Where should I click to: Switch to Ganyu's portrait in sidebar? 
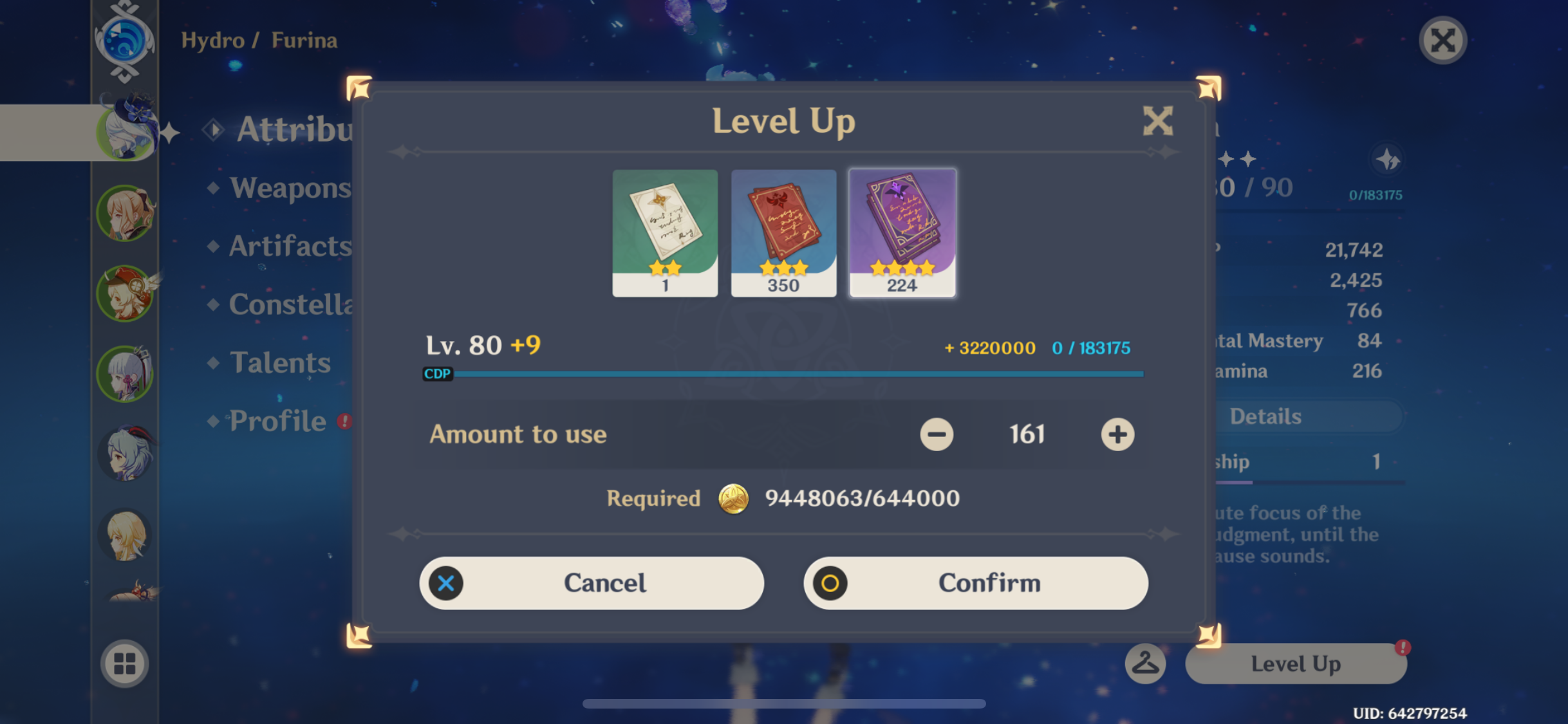coord(126,454)
